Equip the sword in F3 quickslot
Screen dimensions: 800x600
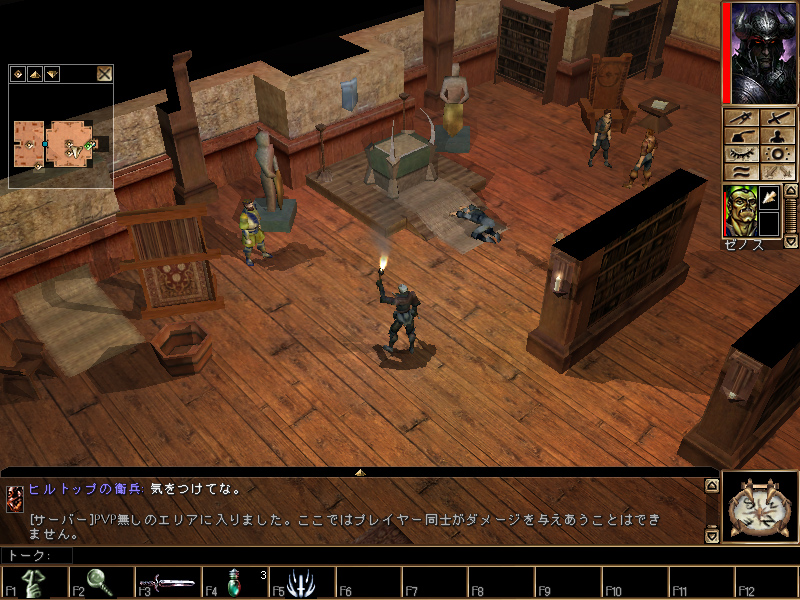[168, 582]
